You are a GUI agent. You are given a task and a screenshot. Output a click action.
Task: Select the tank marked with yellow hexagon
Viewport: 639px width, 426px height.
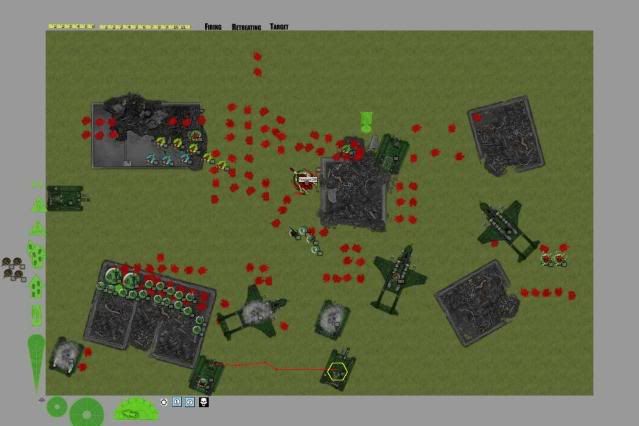coord(337,369)
